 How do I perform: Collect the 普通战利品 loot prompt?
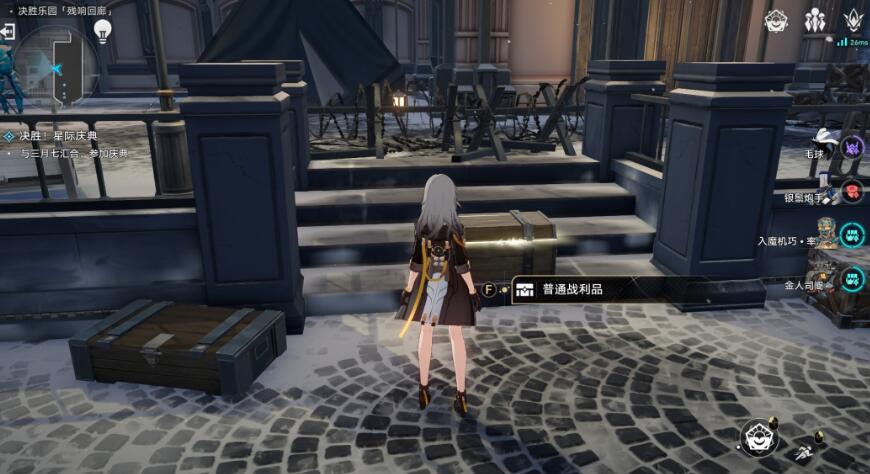click(x=571, y=289)
